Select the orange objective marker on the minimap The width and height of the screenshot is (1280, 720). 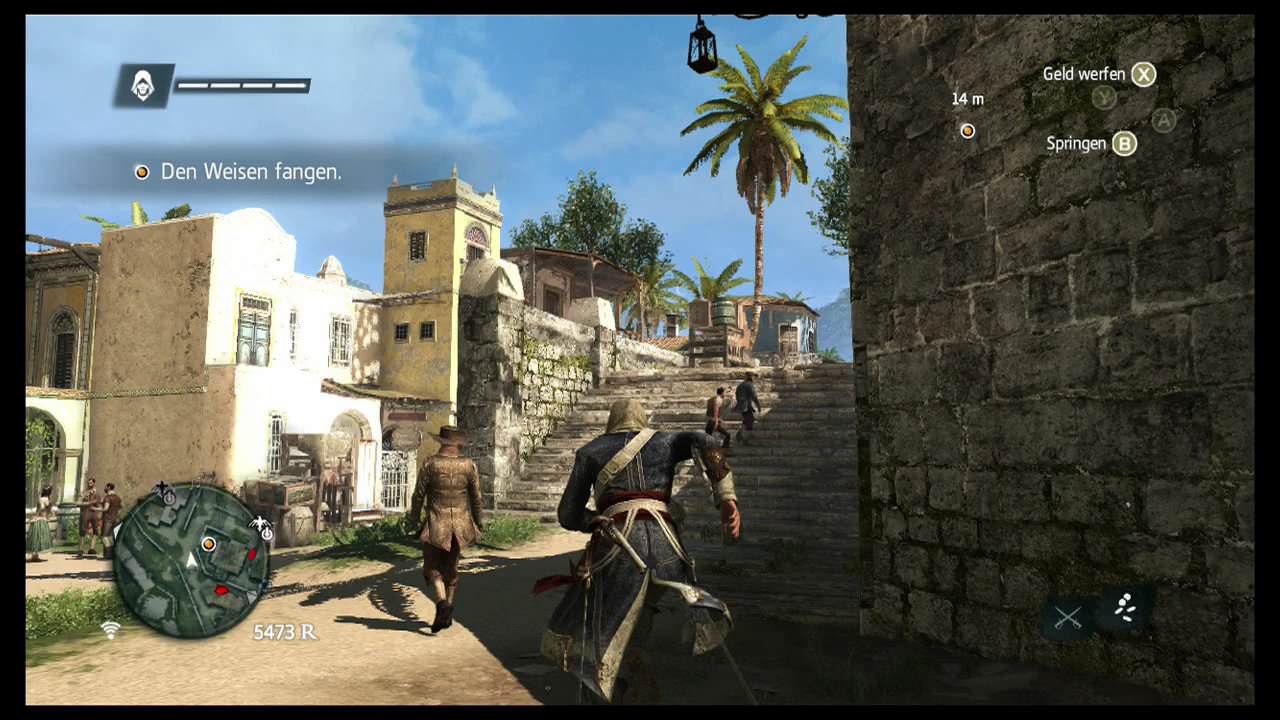point(208,544)
